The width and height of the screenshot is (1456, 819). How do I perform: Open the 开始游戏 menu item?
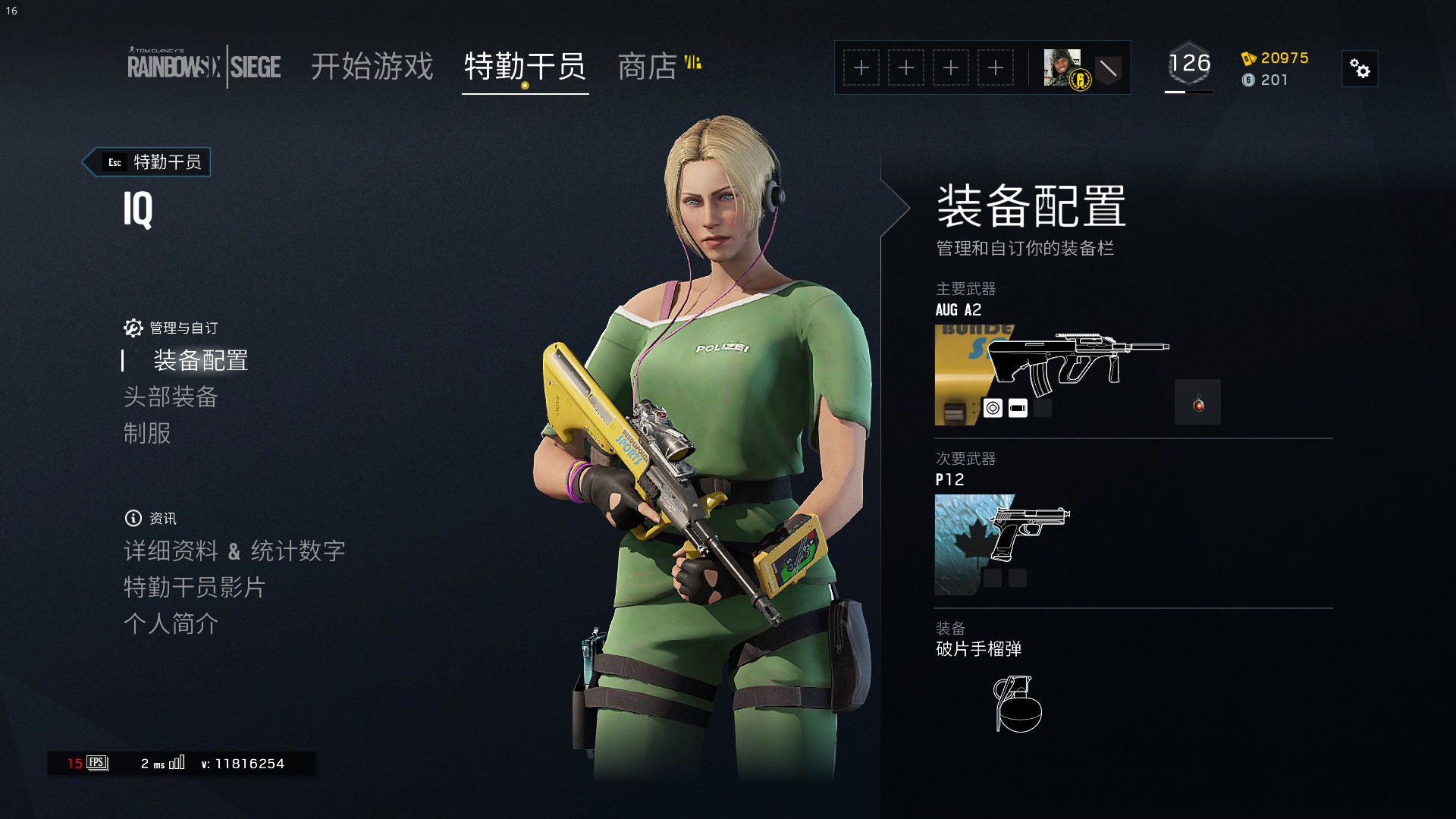point(372,68)
